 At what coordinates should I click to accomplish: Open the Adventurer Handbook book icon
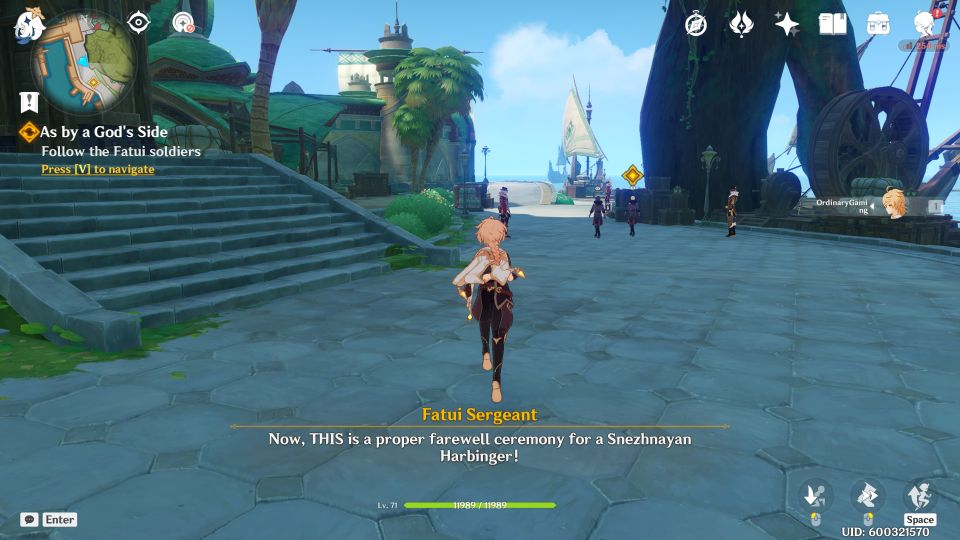[832, 24]
